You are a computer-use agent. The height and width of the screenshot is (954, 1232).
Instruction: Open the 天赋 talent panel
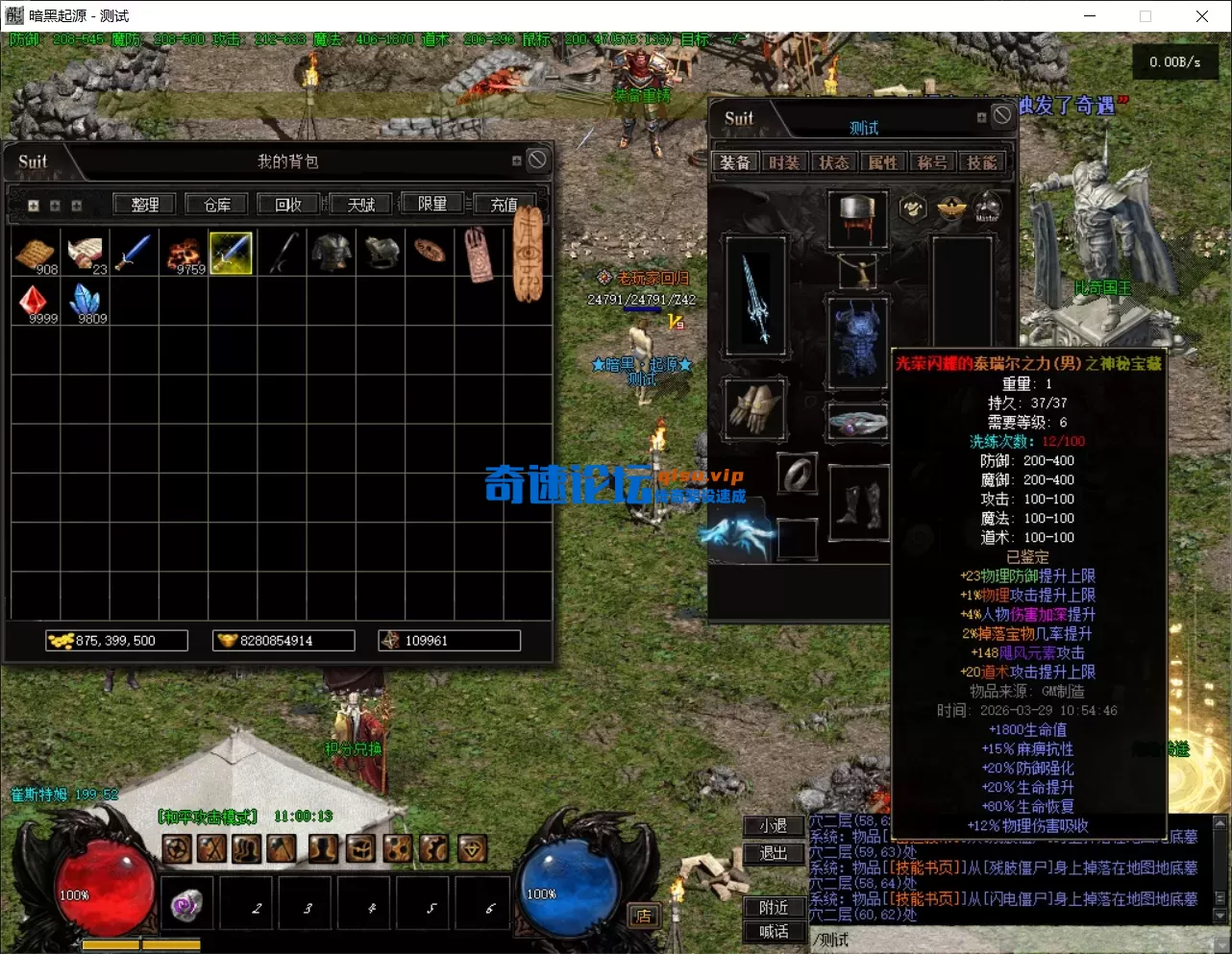(x=361, y=205)
